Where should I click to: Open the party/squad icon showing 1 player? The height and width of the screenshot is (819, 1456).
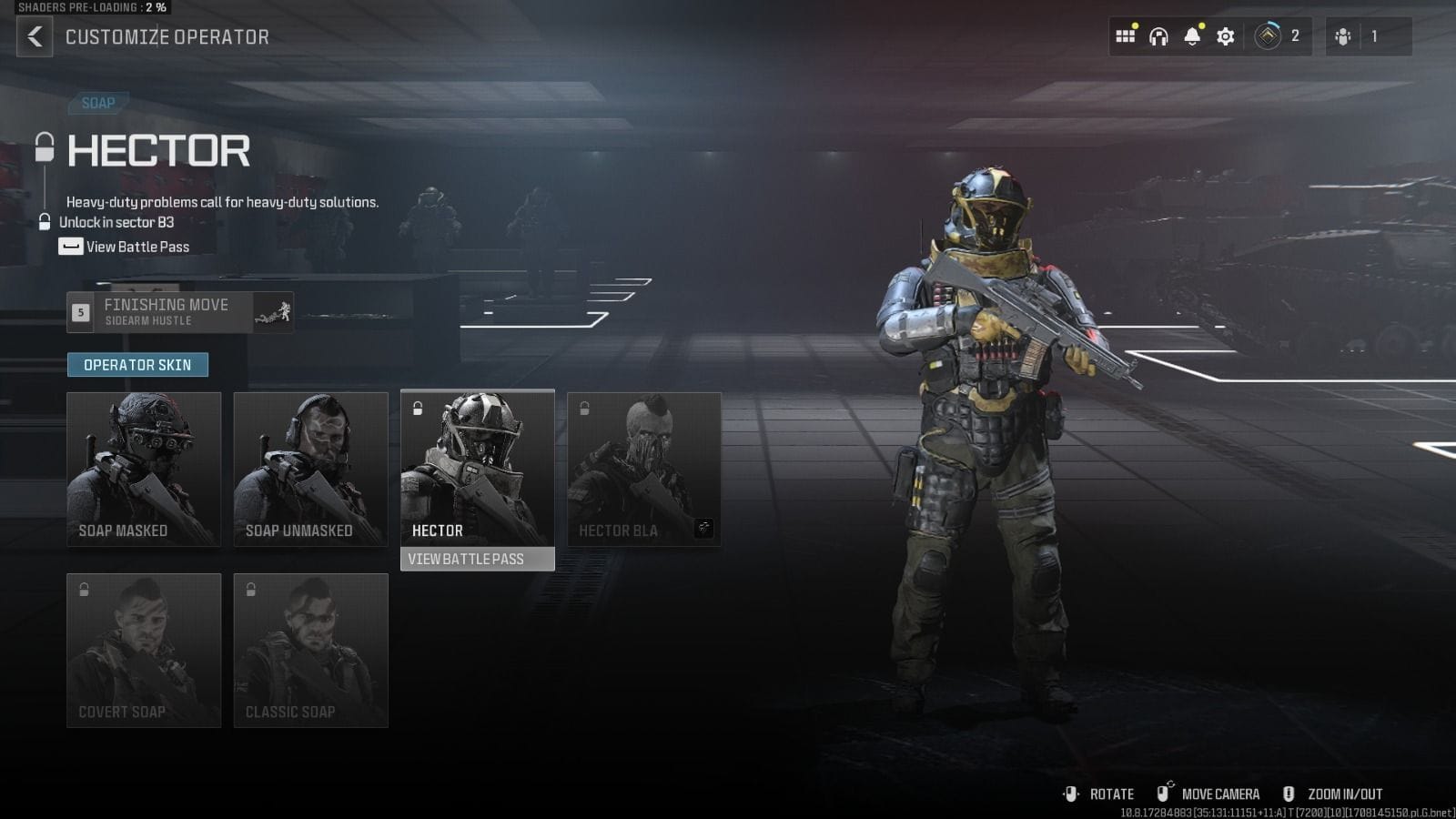point(1344,36)
